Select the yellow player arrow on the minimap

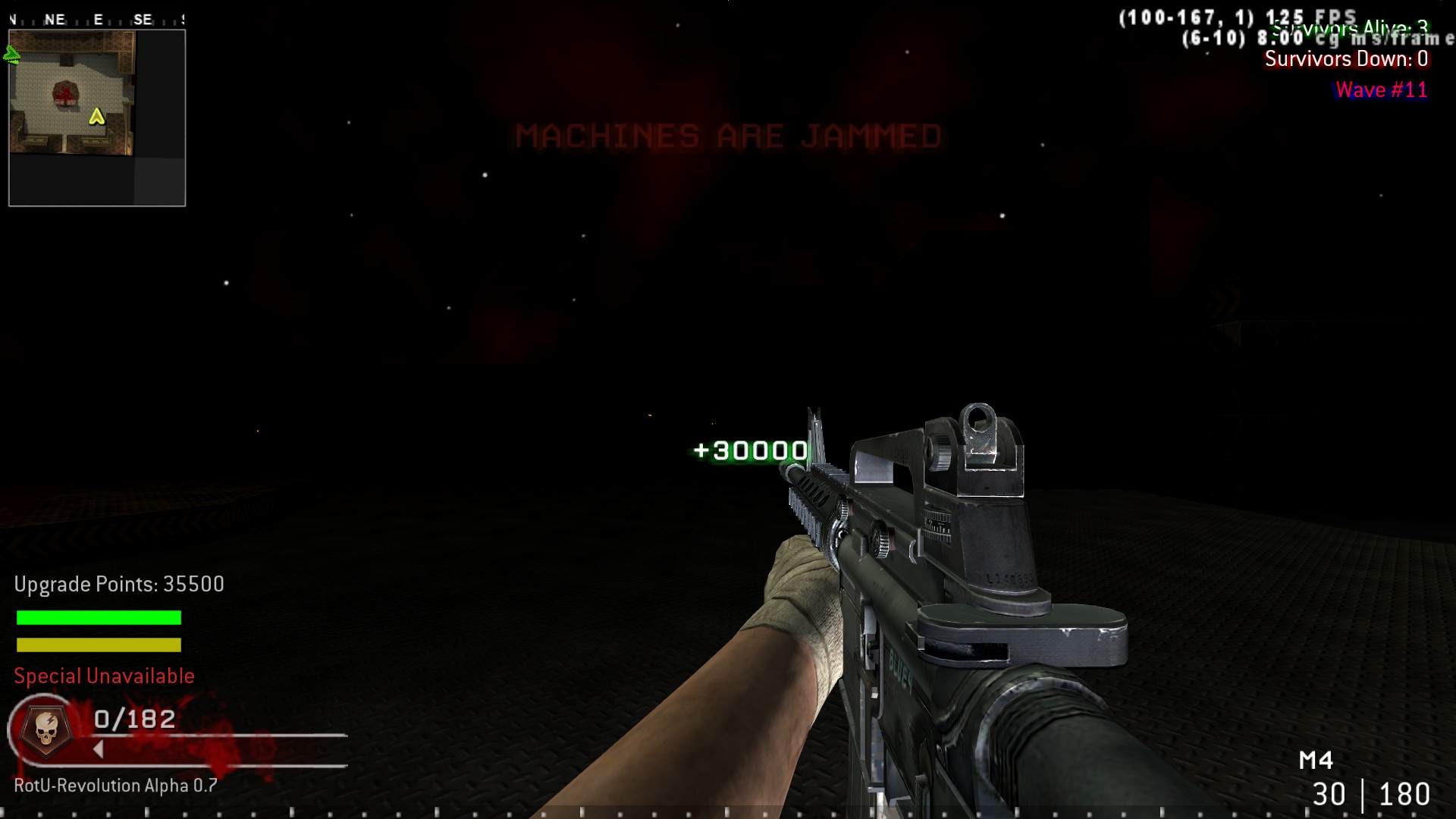pyautogui.click(x=96, y=118)
